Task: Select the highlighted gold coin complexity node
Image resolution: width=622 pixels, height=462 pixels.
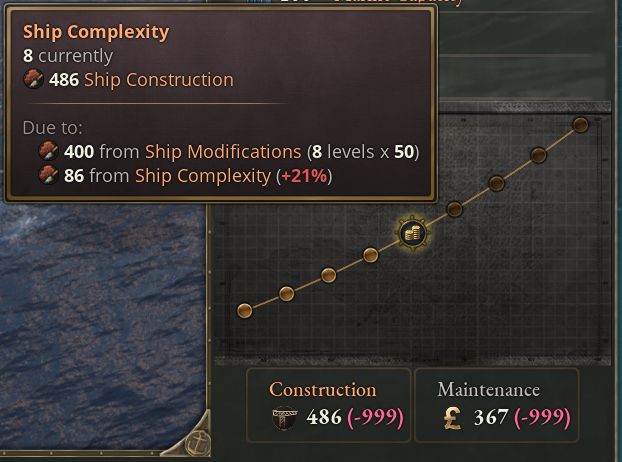Action: pyautogui.click(x=412, y=234)
